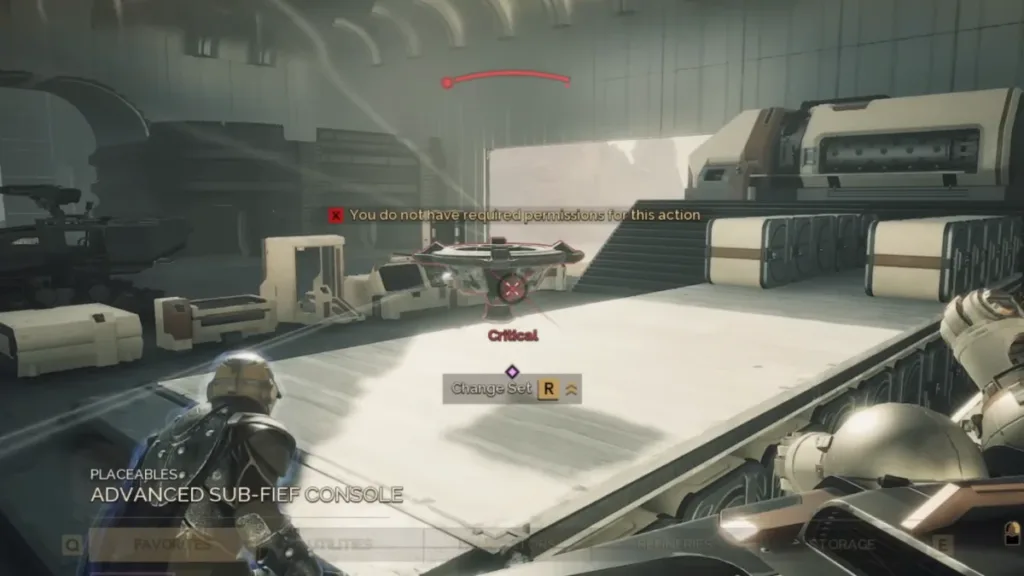Open the Utilities build category
1024x576 pixels.
click(x=336, y=545)
